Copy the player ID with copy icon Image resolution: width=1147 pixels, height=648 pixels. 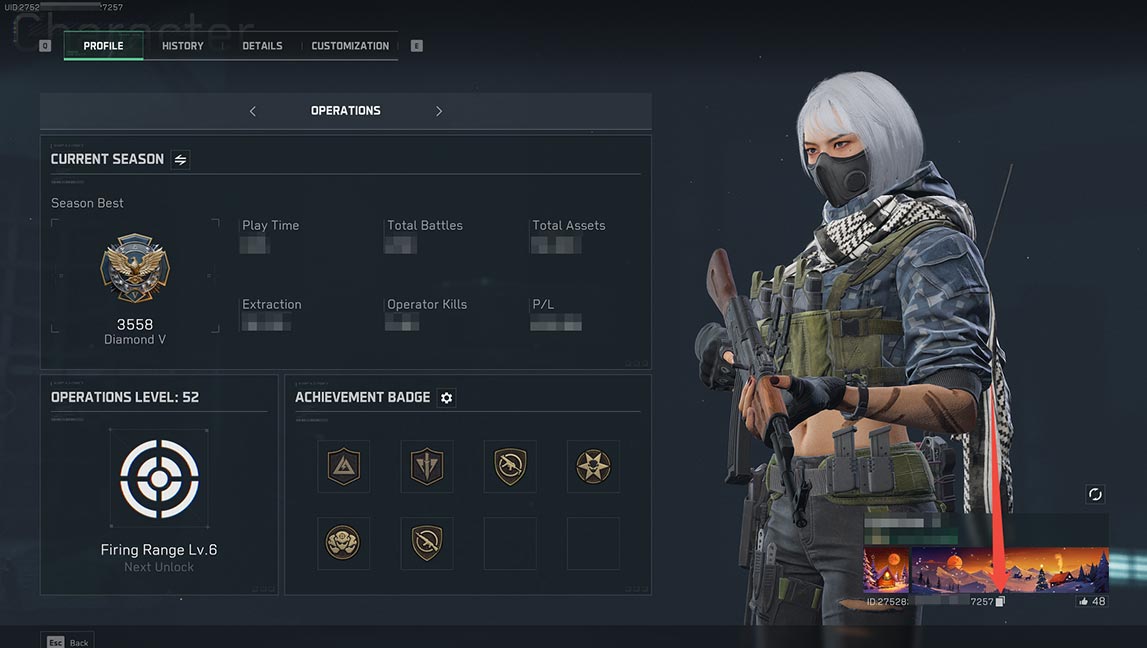coord(1001,602)
